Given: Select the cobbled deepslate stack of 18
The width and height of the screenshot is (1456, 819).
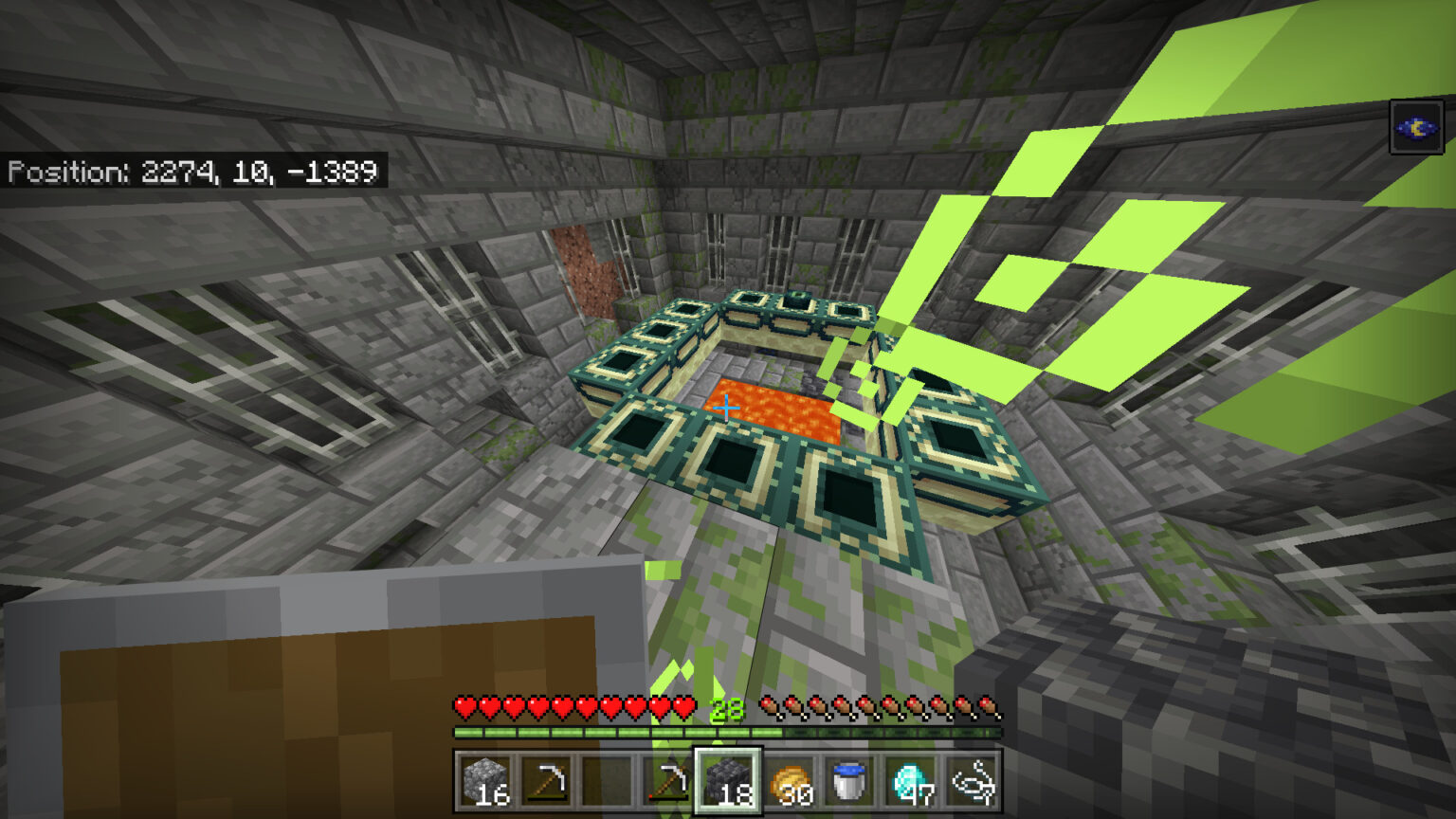Looking at the screenshot, I should coord(728,781).
